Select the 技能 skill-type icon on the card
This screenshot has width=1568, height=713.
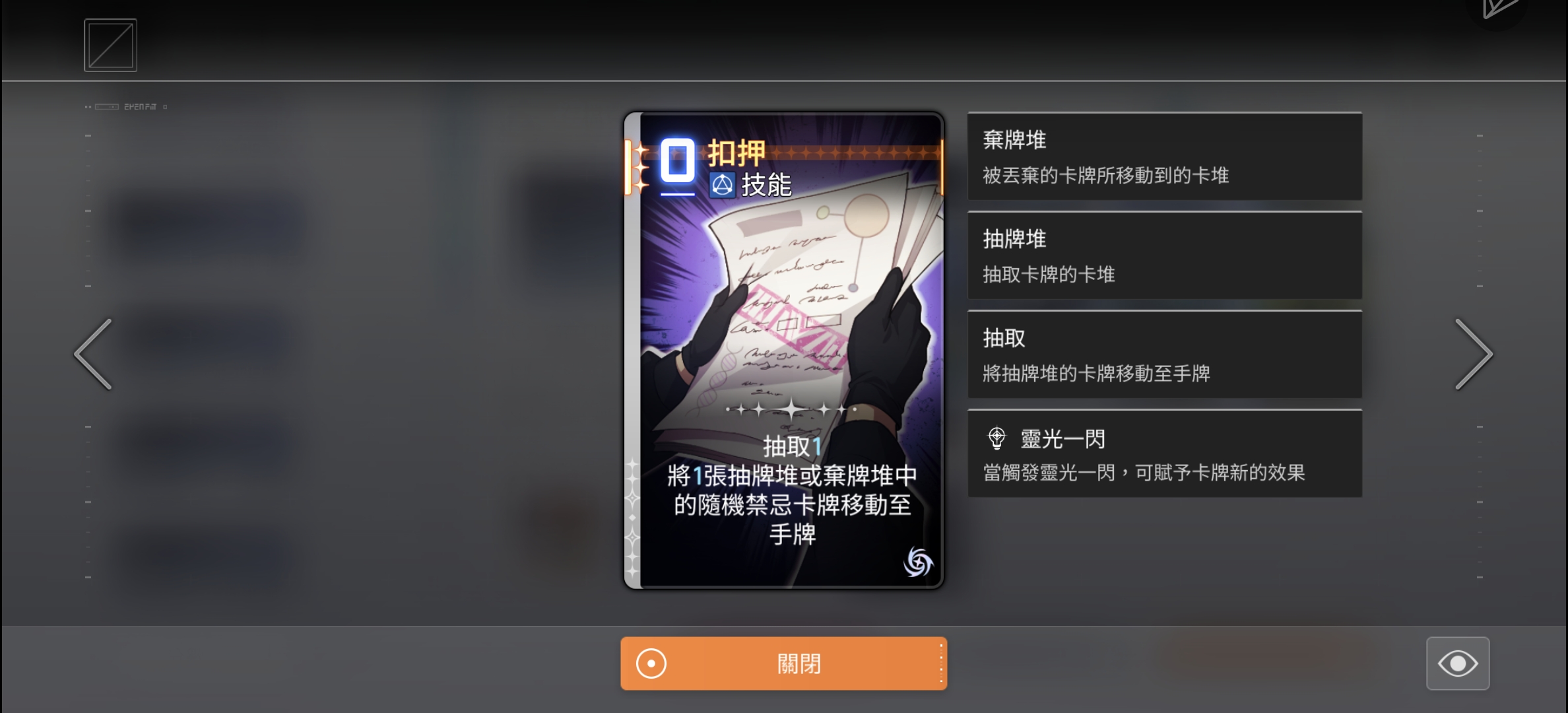722,184
